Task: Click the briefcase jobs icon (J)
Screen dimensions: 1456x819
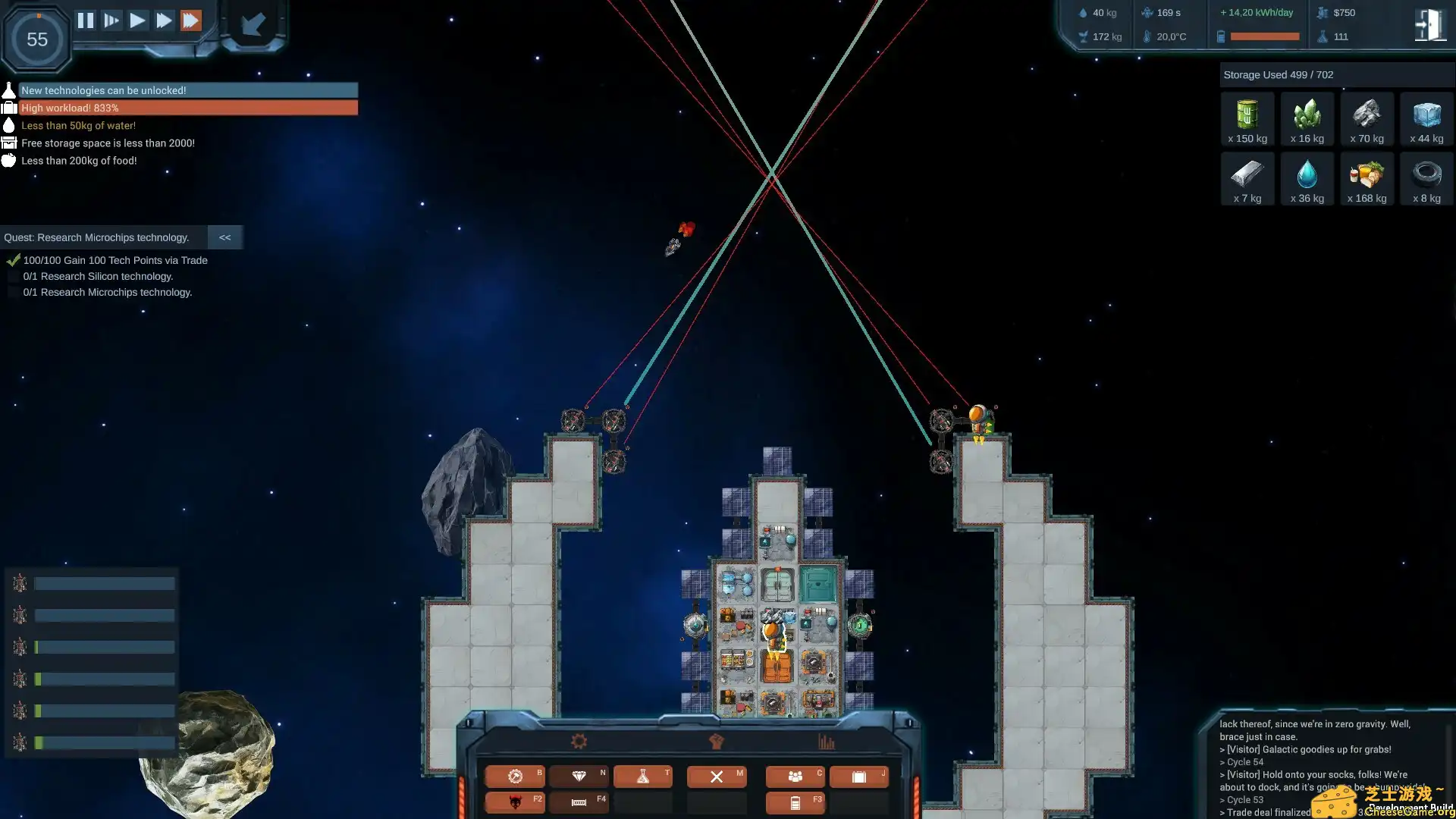Action: [859, 776]
